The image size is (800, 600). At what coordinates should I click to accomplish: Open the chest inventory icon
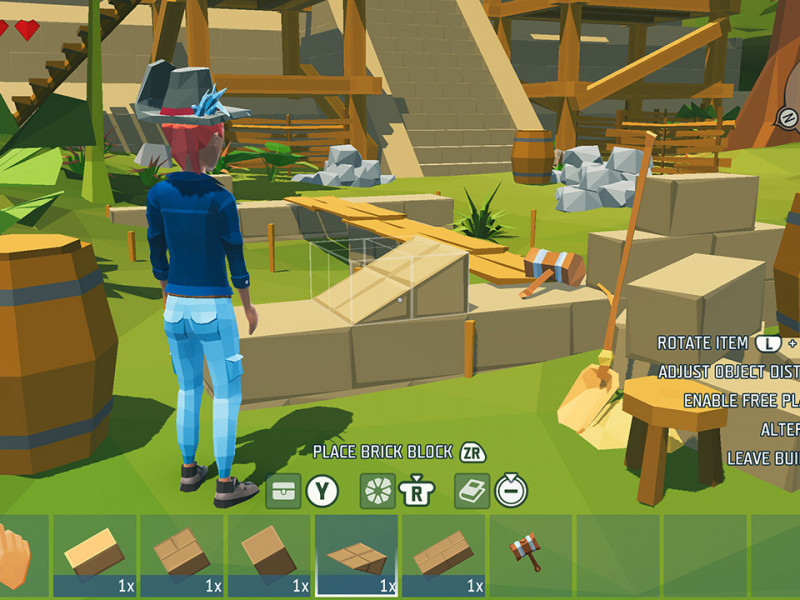click(x=284, y=490)
